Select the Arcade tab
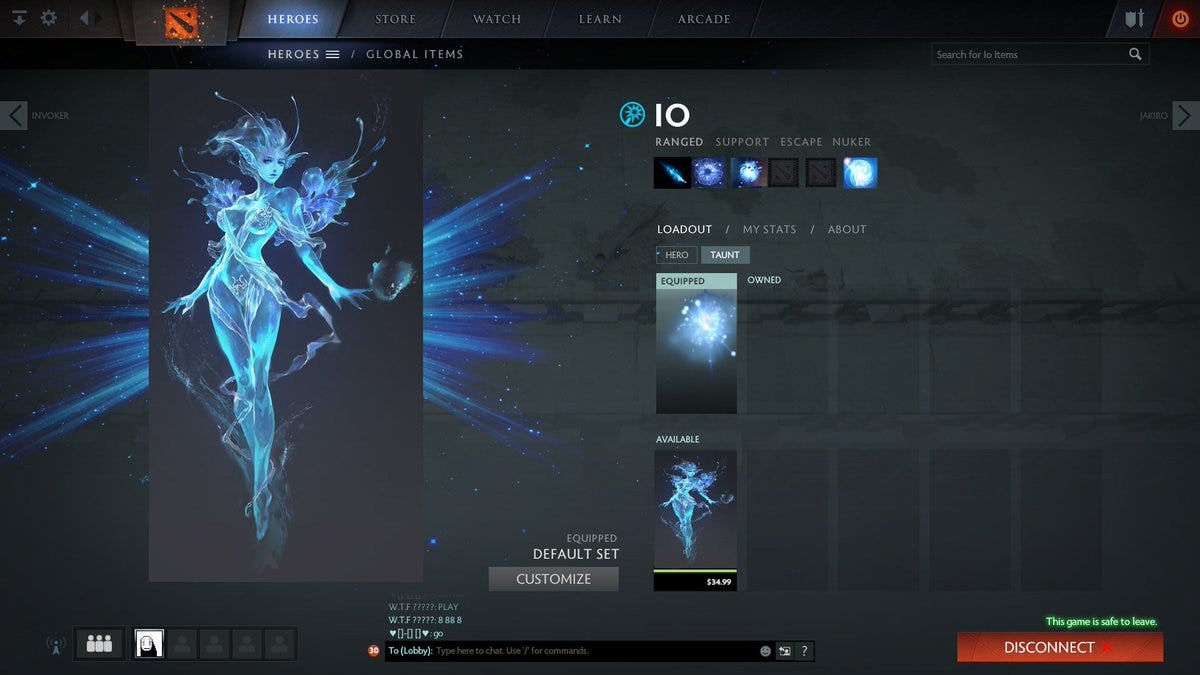The height and width of the screenshot is (675, 1200). [x=704, y=19]
